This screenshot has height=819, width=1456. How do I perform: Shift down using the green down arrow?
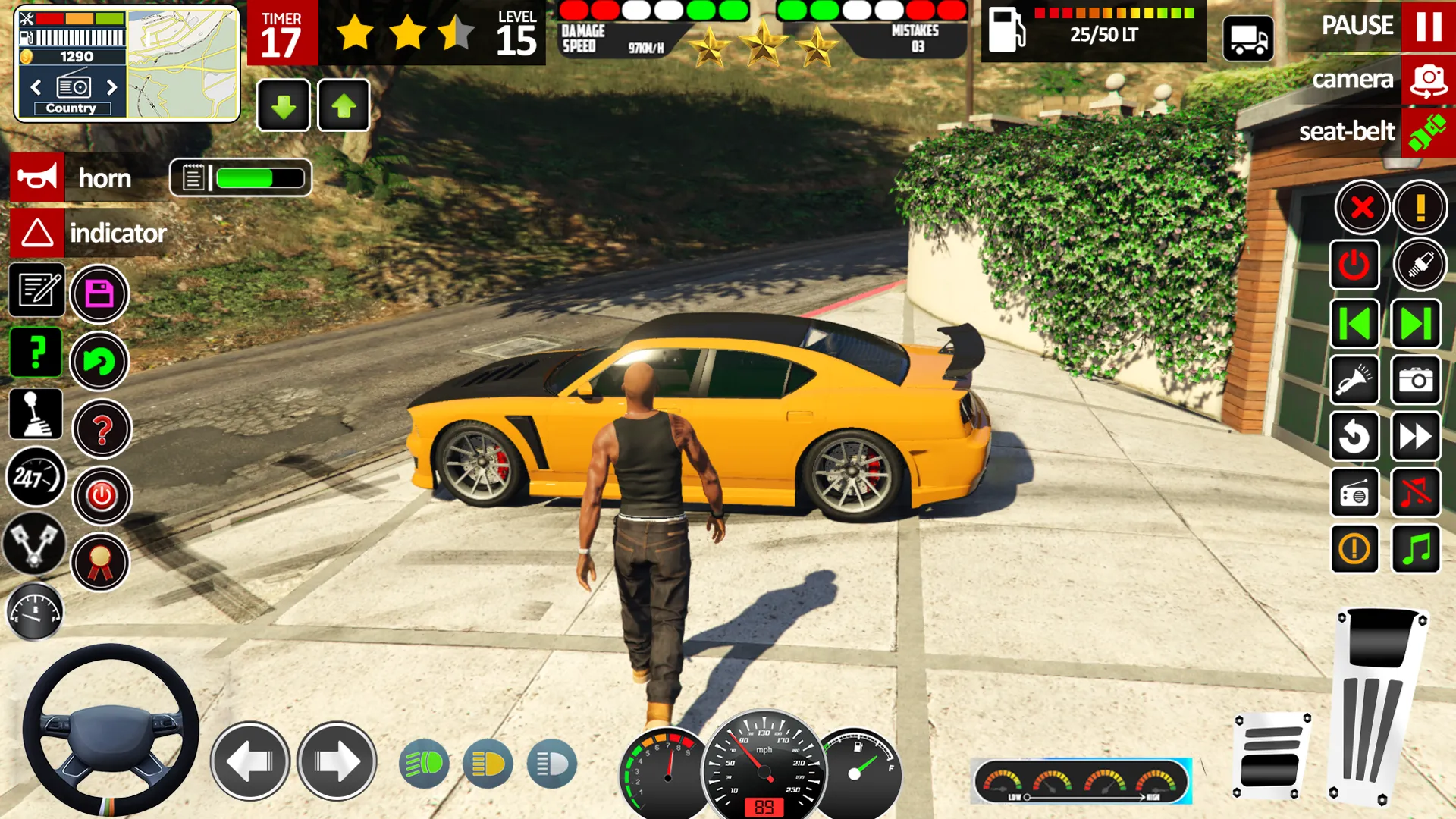coord(283,105)
